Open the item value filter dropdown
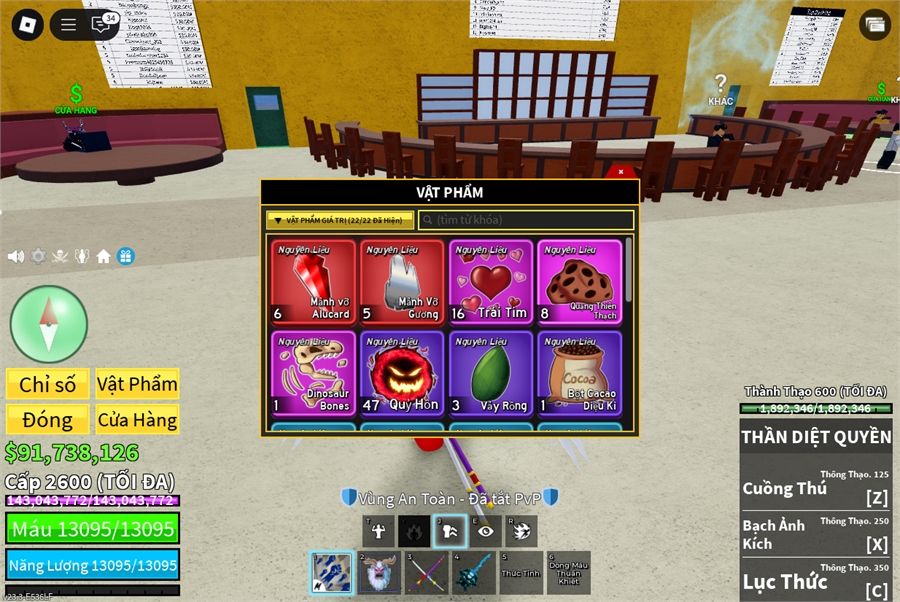 (340, 220)
